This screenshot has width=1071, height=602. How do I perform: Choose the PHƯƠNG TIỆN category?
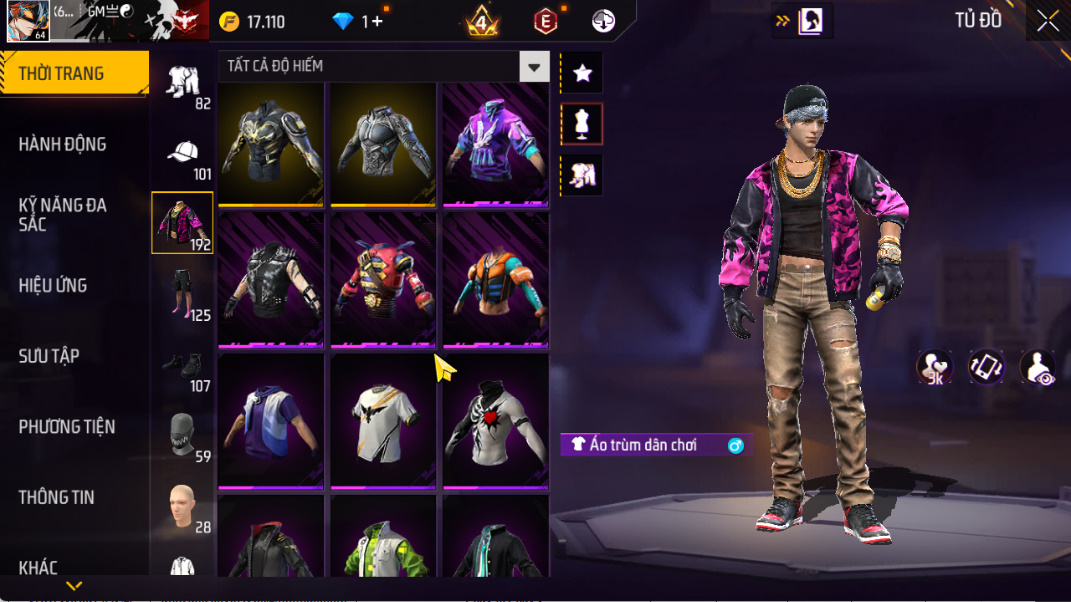[67, 427]
